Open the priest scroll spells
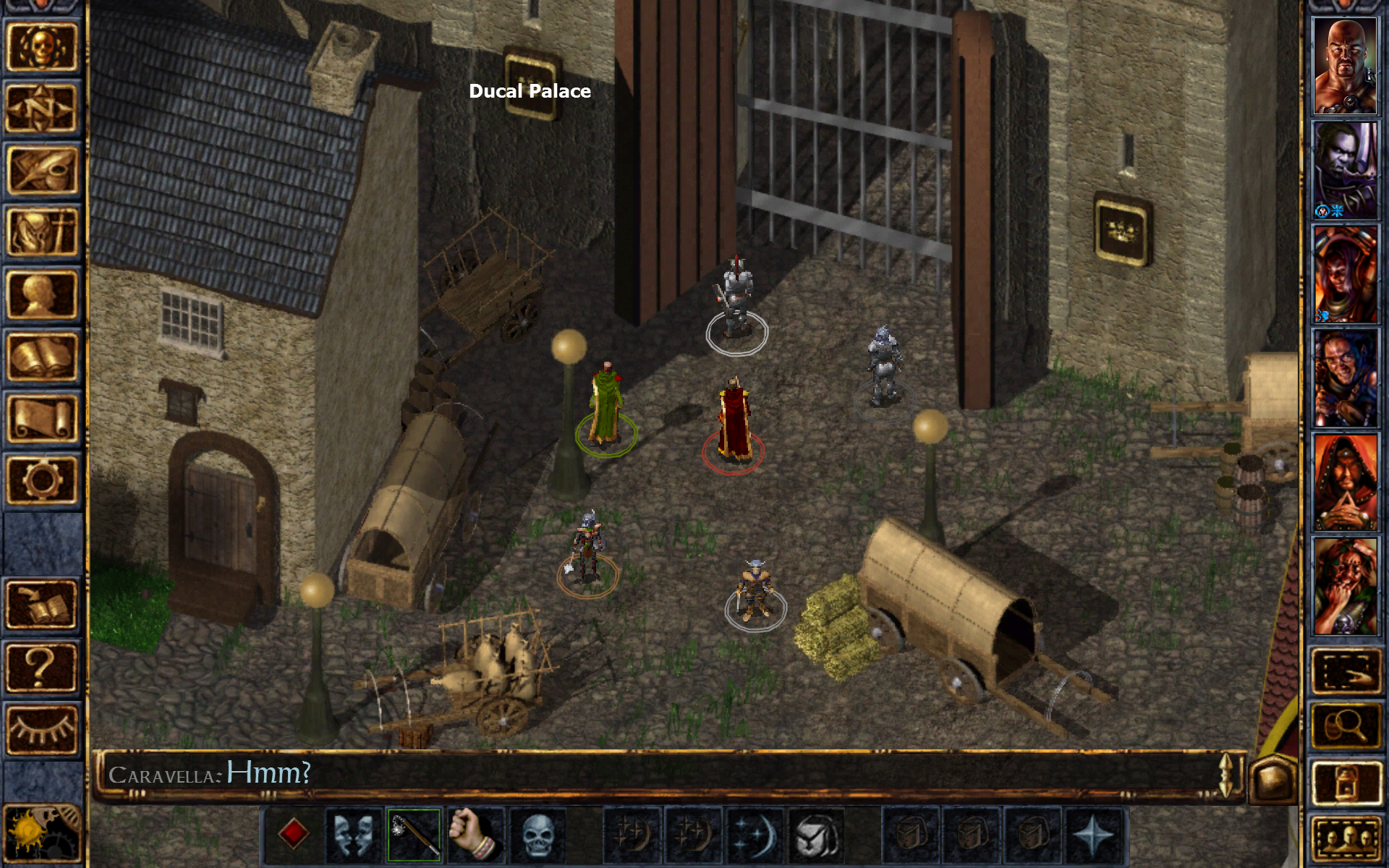This screenshot has width=1389, height=868. point(41,416)
